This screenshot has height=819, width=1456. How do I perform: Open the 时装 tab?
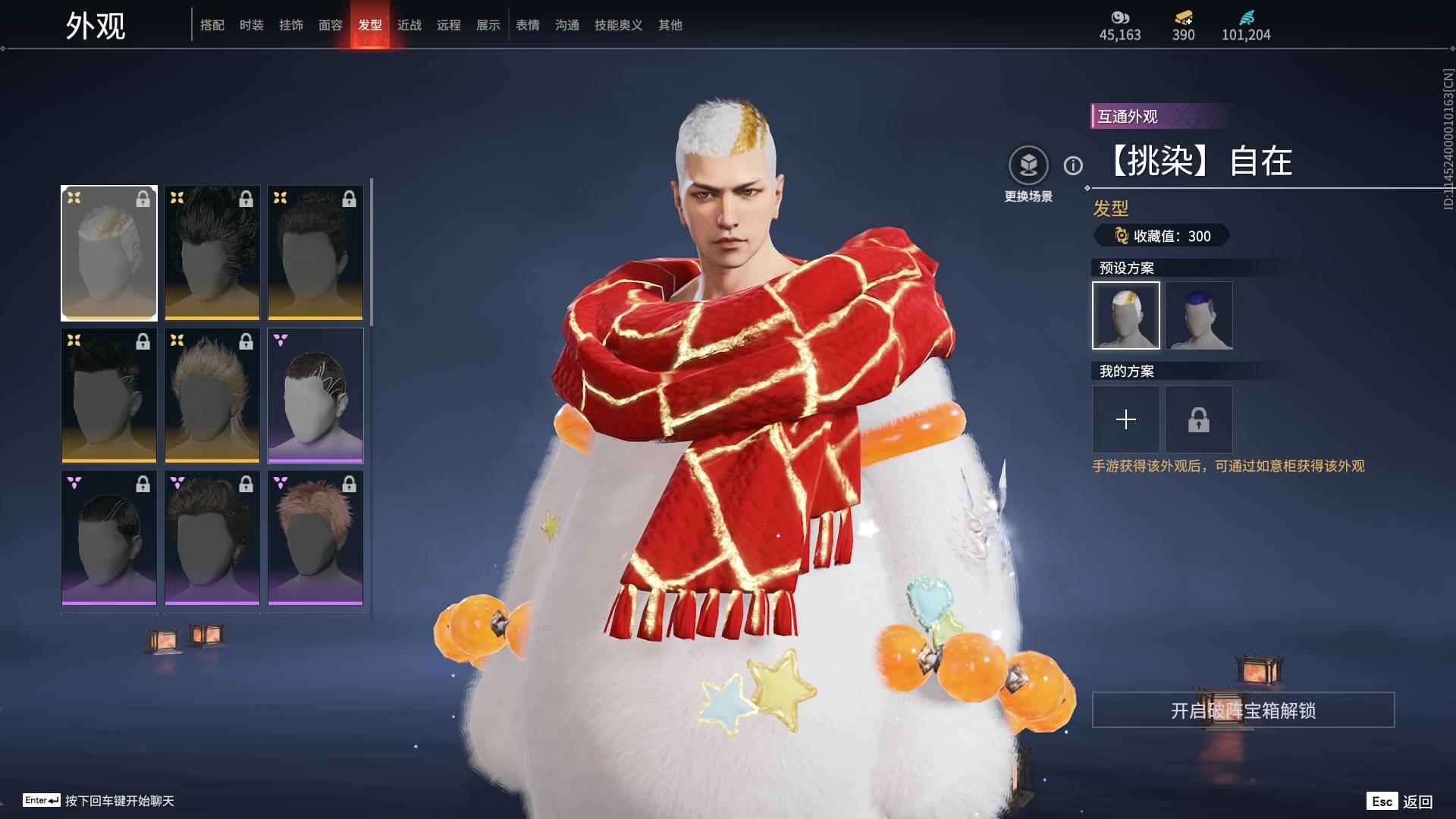(x=252, y=25)
